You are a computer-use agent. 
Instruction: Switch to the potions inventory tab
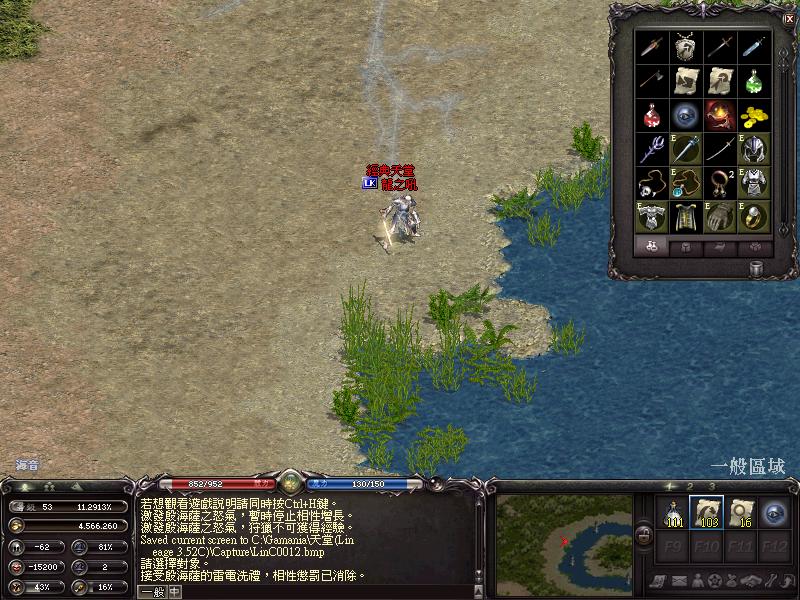click(651, 247)
